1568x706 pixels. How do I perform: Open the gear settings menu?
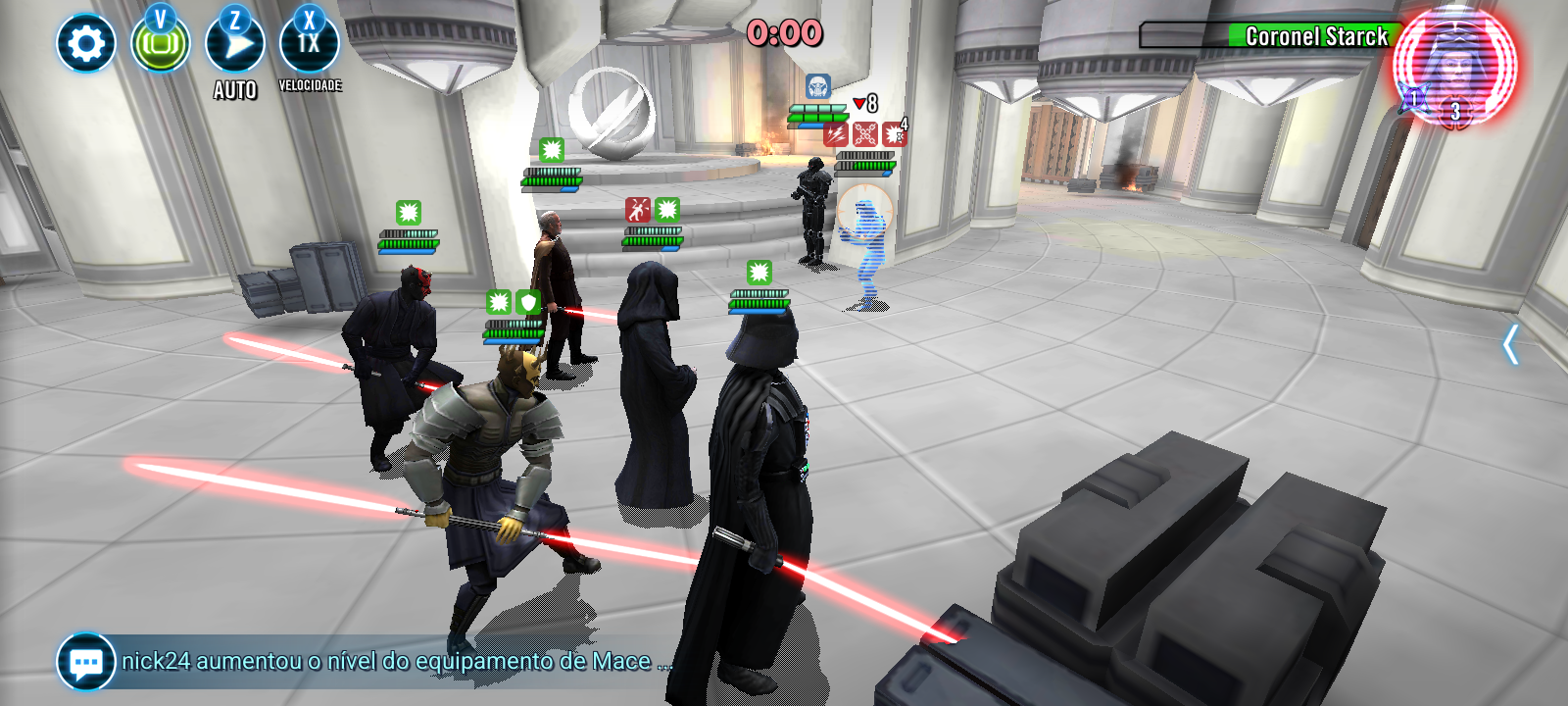coord(85,44)
